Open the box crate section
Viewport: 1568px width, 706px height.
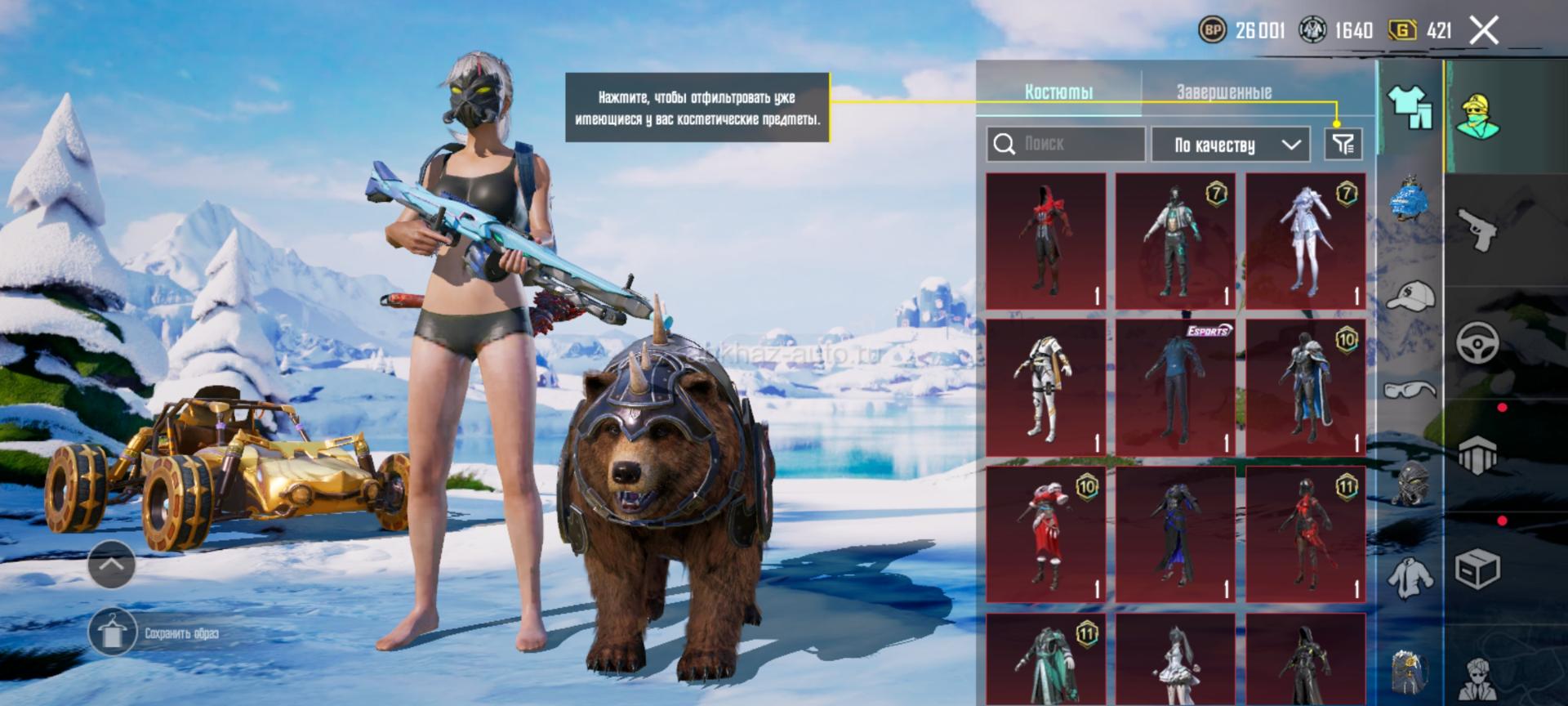1477,569
